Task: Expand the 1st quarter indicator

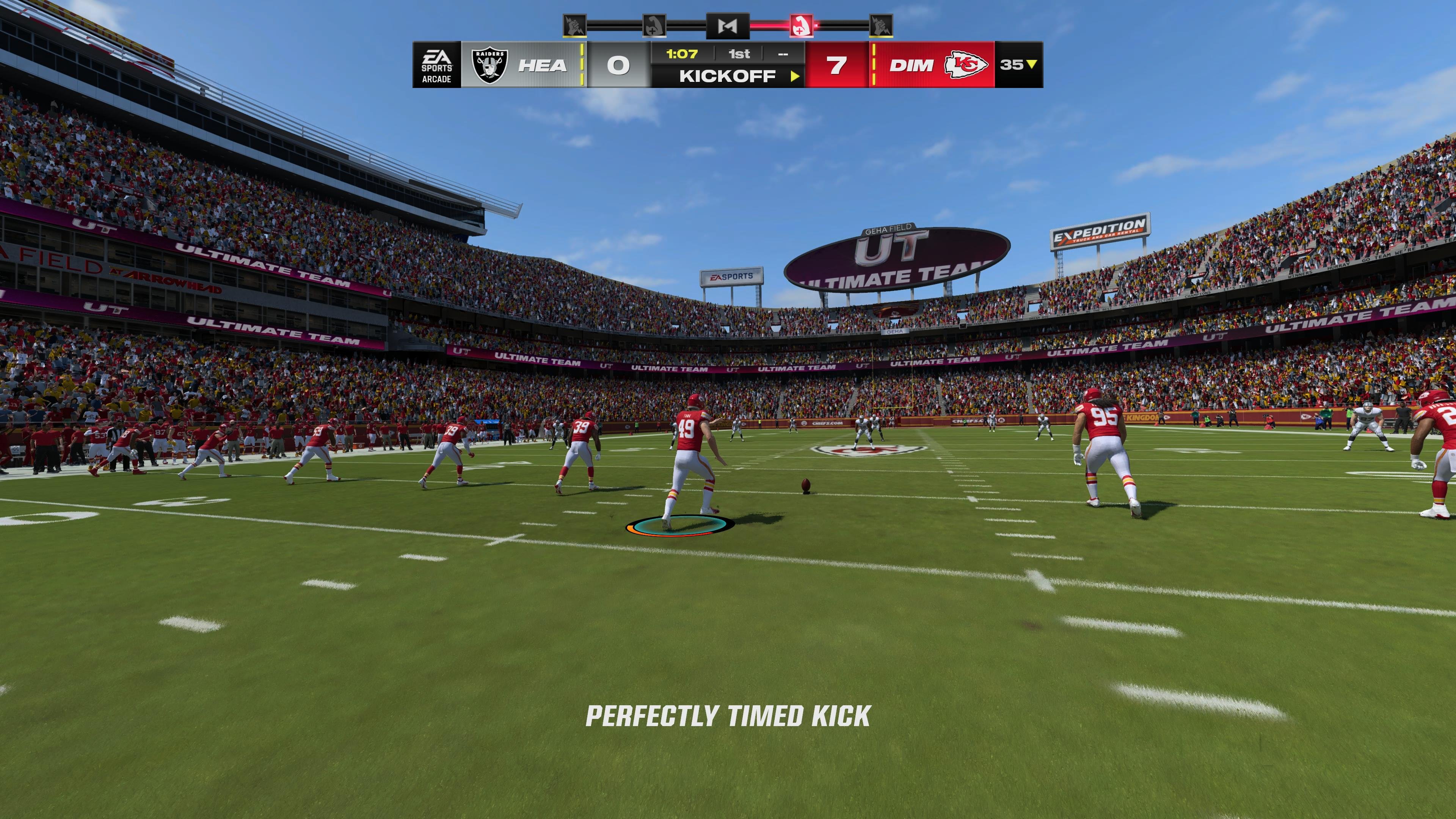Action: (x=741, y=54)
